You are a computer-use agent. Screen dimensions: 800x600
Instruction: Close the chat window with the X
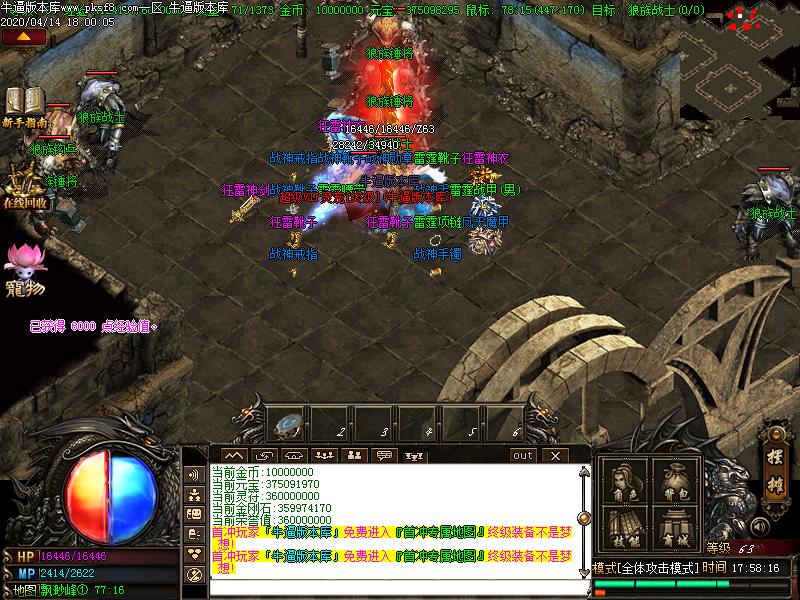[555, 456]
